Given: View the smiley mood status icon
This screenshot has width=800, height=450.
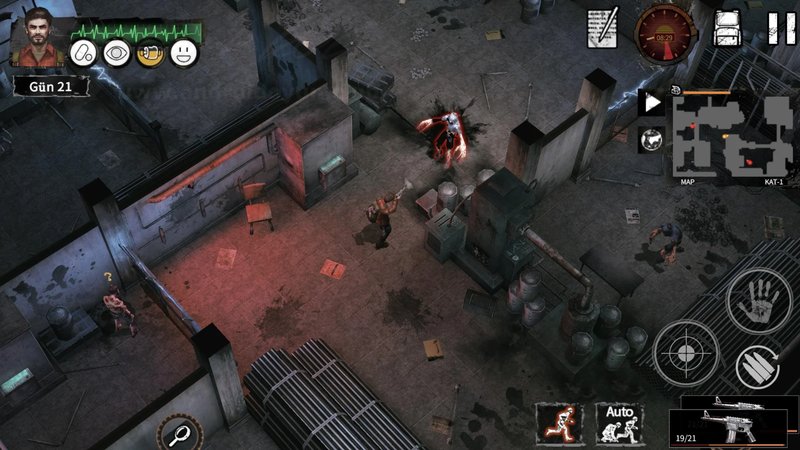Looking at the screenshot, I should point(184,52).
